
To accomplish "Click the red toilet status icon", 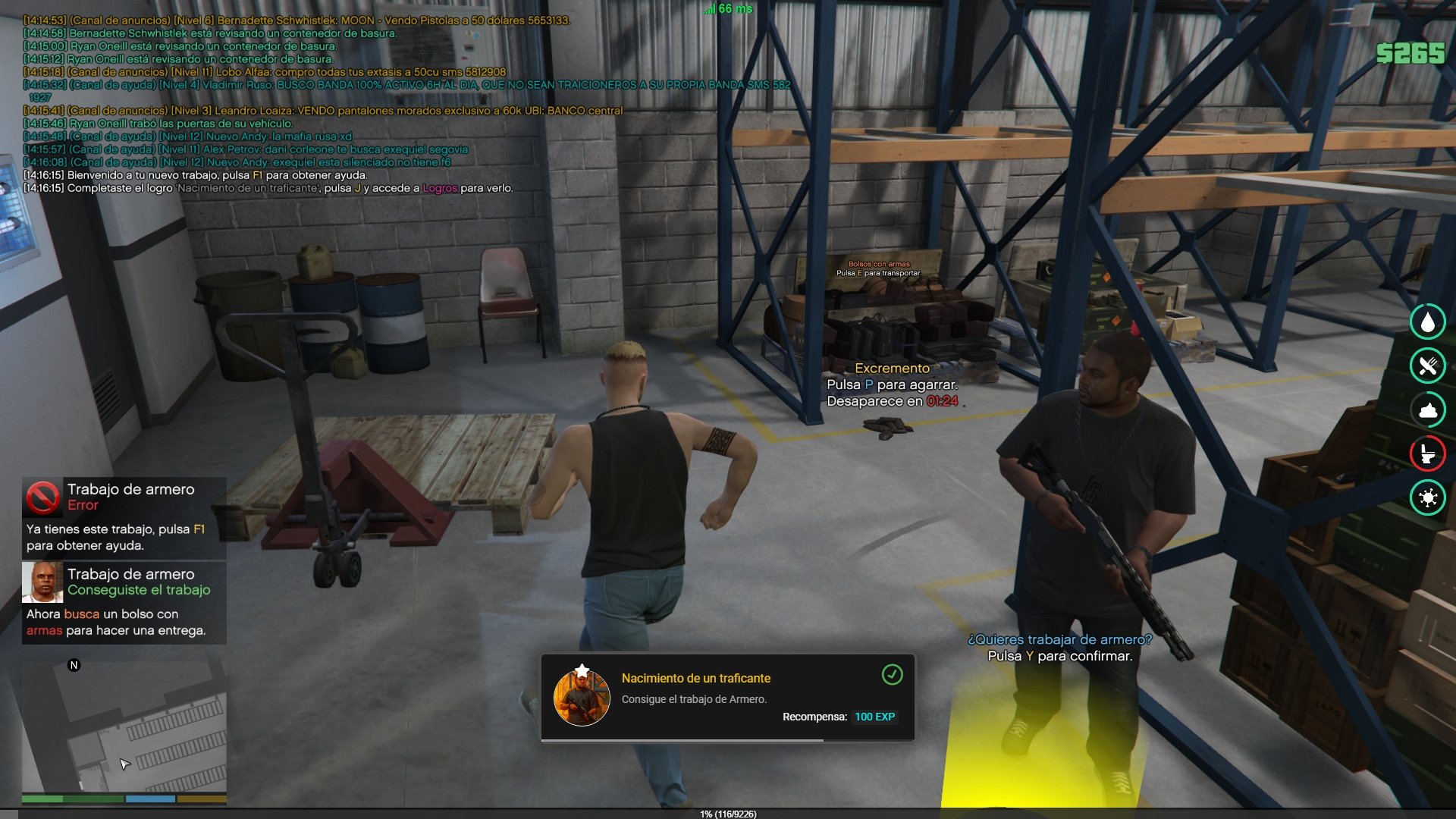I will pos(1427,453).
